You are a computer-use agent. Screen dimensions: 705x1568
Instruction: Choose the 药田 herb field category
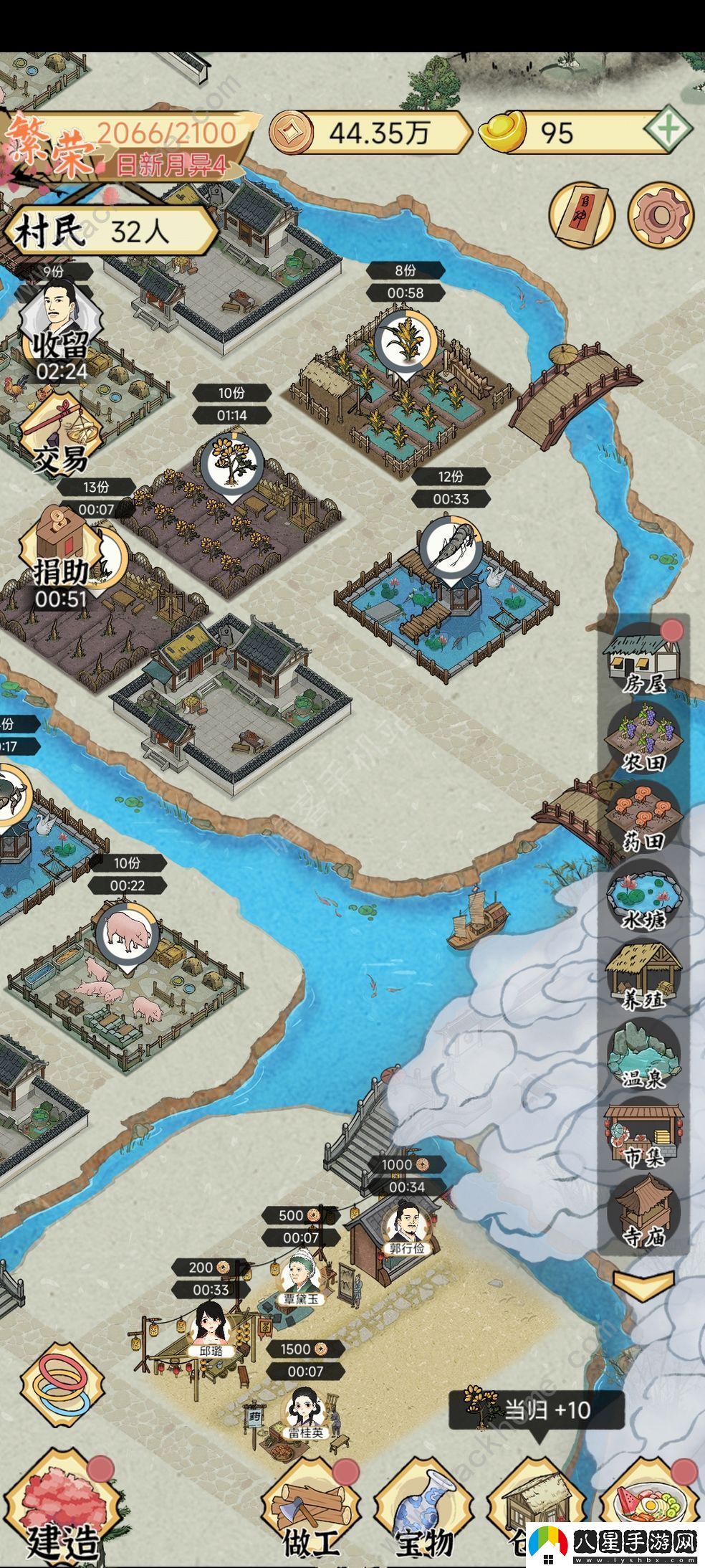pos(643,817)
